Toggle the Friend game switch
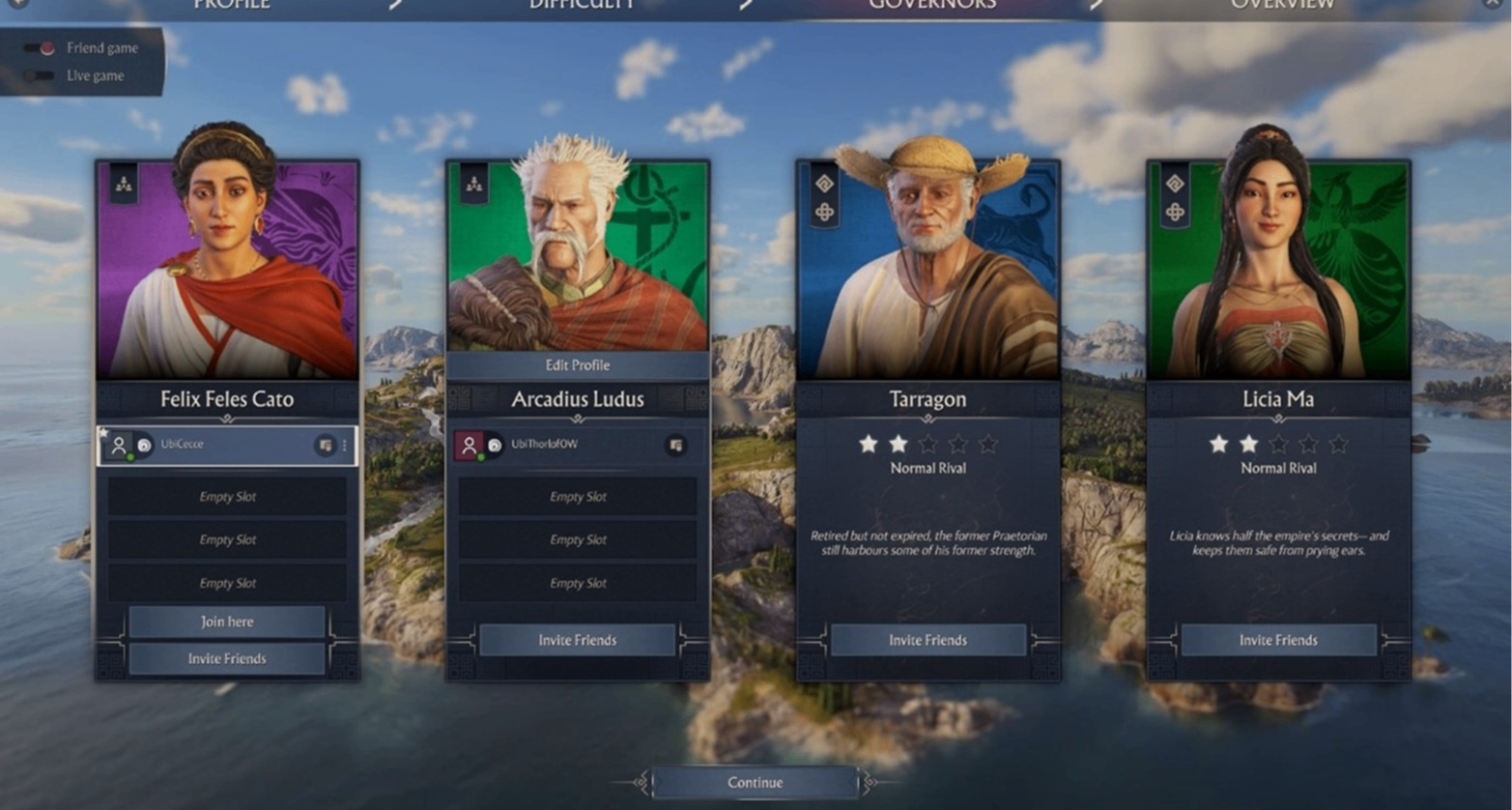1512x810 pixels. tap(41, 48)
